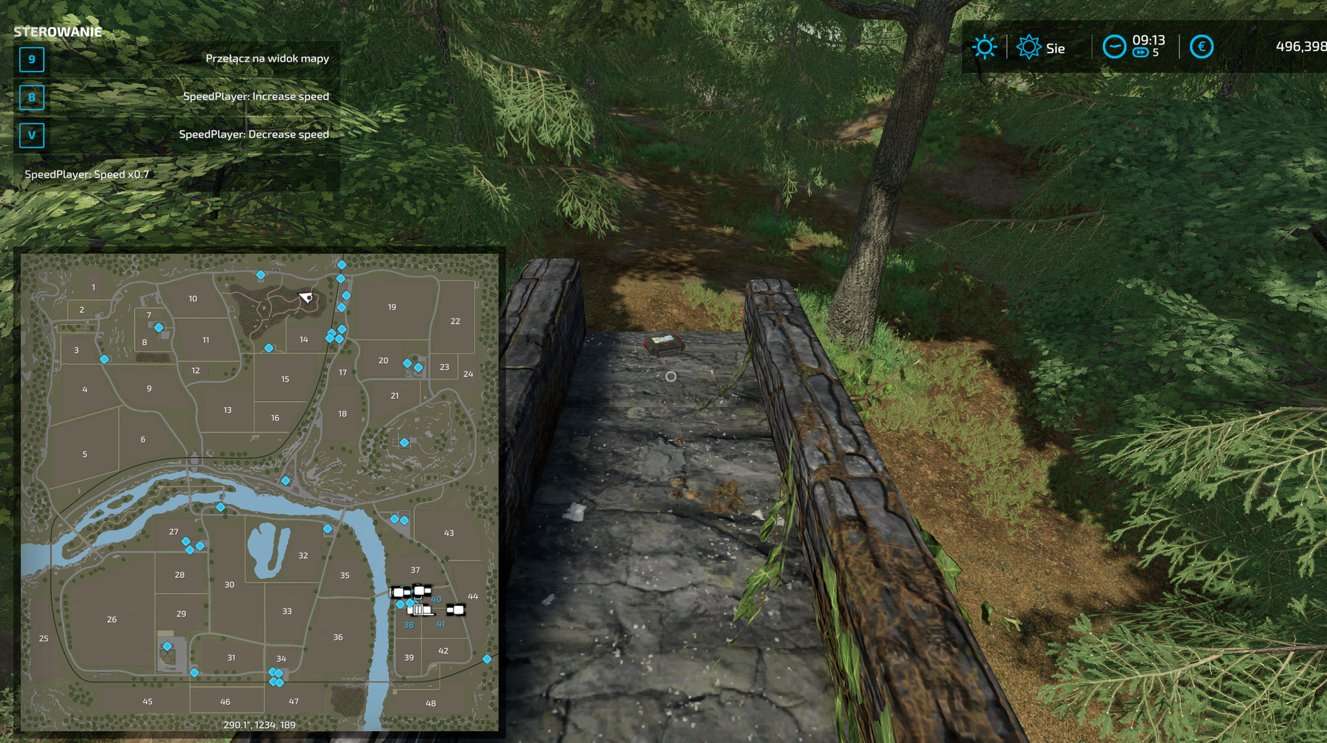Select the Sie month/season icon
The height and width of the screenshot is (743, 1327).
[x=1031, y=46]
